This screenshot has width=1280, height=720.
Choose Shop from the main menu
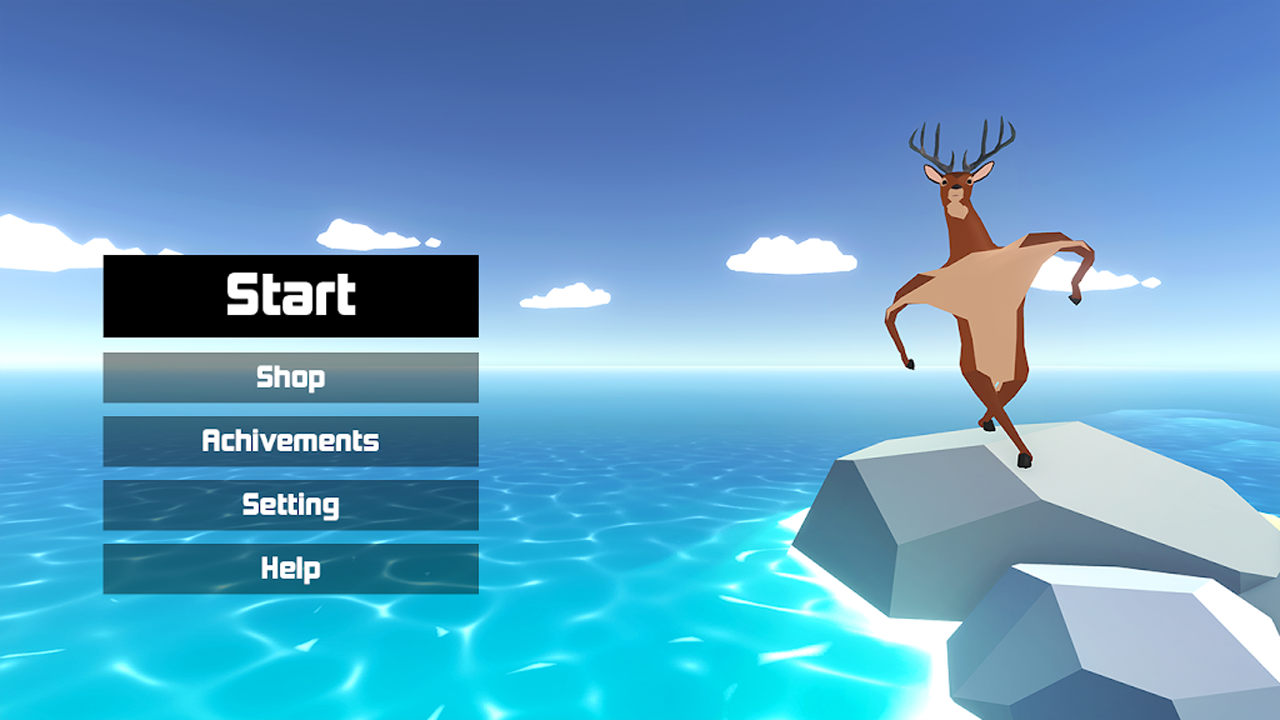pos(291,377)
